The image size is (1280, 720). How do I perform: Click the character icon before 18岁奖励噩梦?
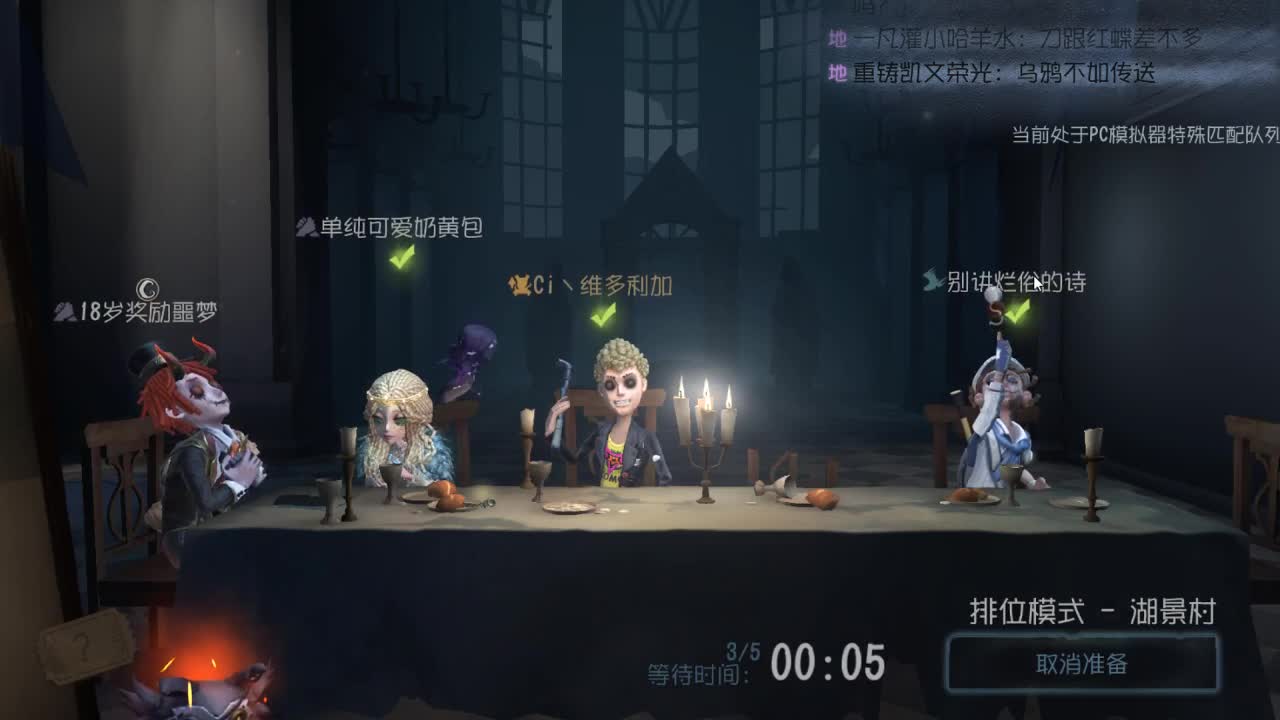click(62, 311)
